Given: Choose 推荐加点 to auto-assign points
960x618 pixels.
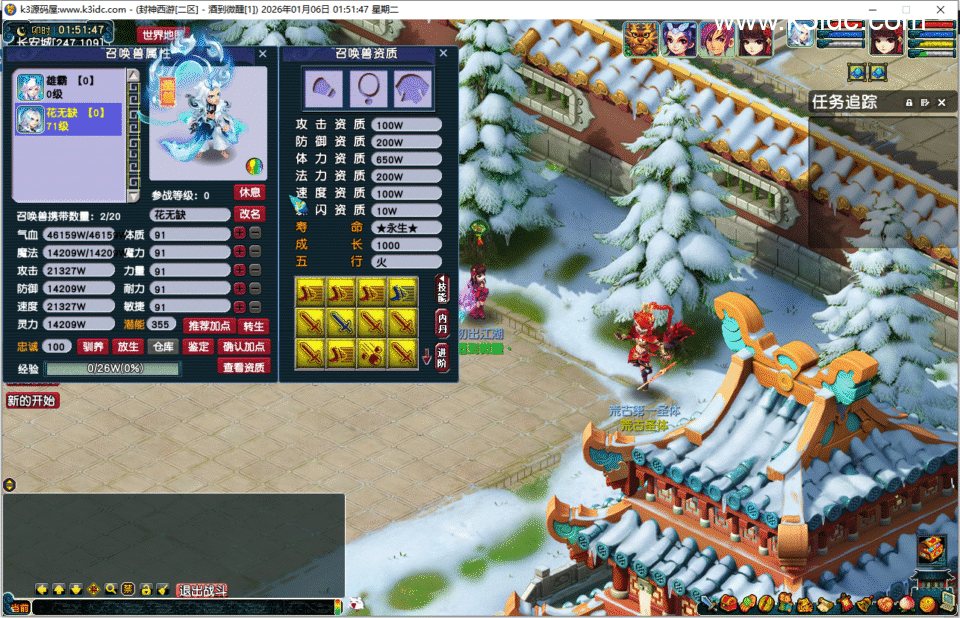Looking at the screenshot, I should coord(209,326).
